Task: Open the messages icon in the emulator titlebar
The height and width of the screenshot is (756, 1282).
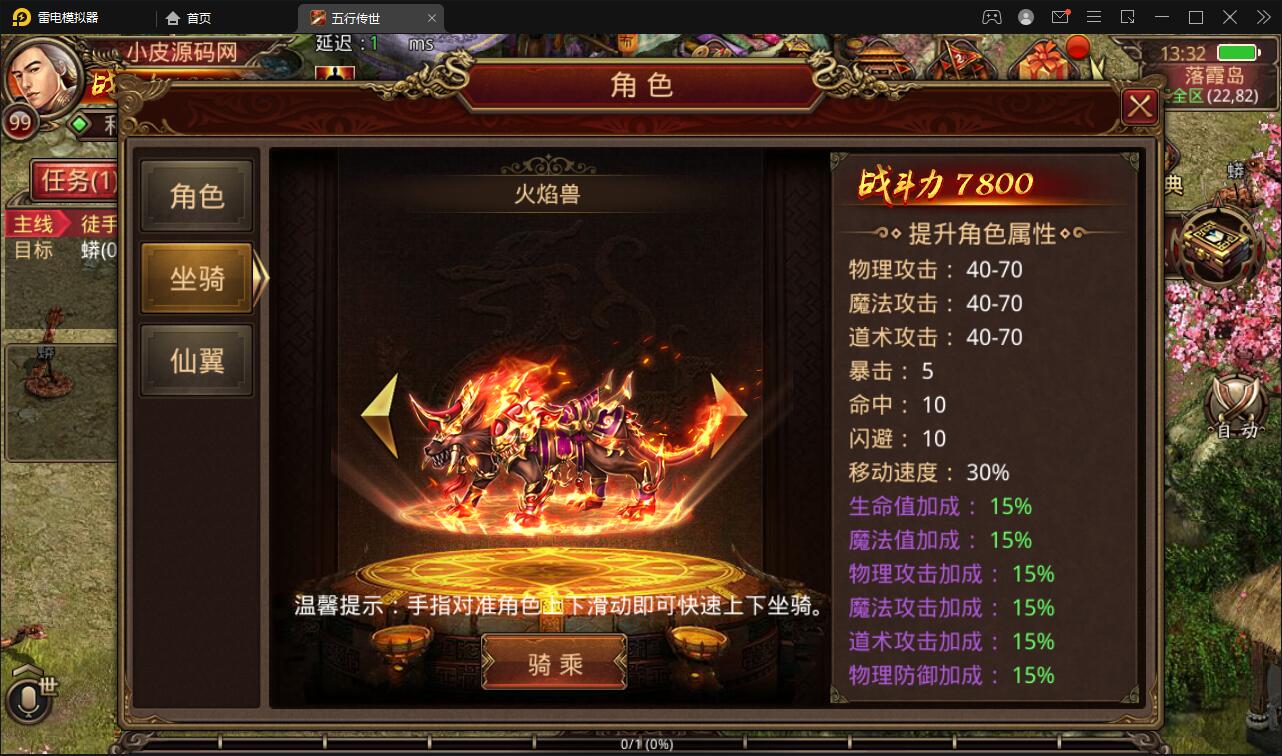Action: pos(1062,17)
